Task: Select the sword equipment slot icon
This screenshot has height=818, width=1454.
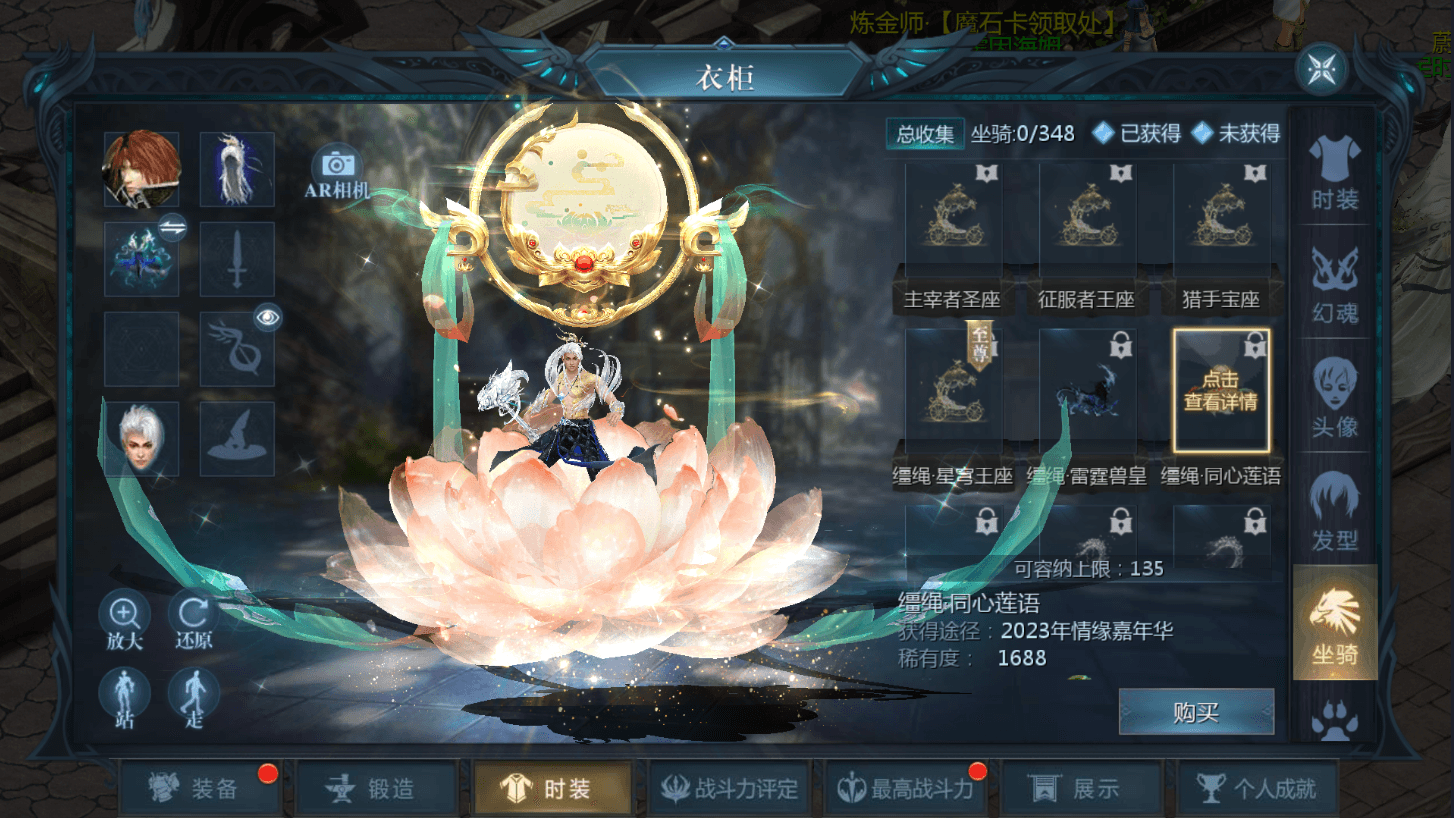Action: click(237, 260)
